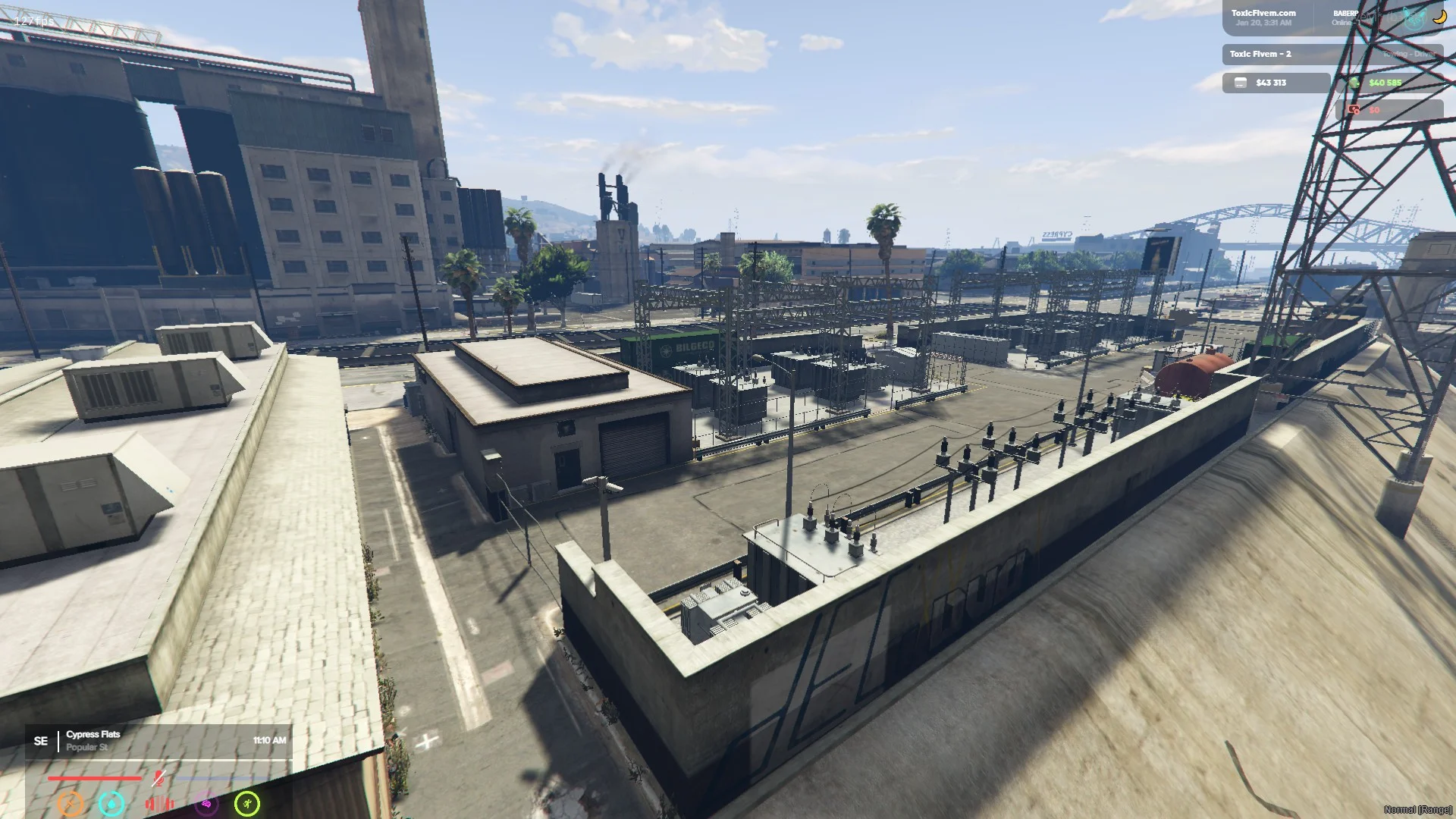1456x819 pixels.
Task: Click the red voice waveform indicator
Action: [159, 804]
